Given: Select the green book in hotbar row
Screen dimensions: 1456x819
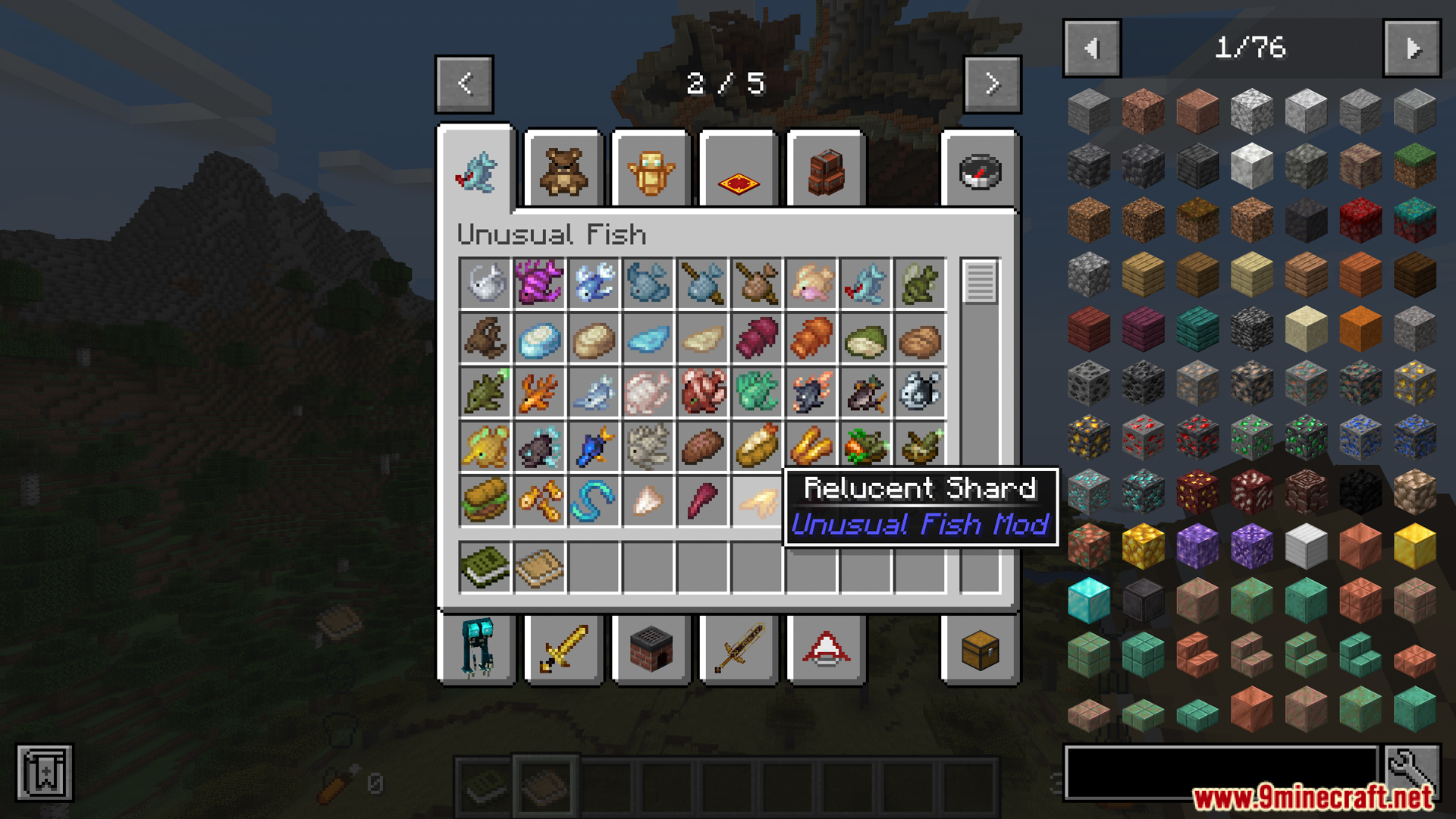Looking at the screenshot, I should tap(485, 566).
